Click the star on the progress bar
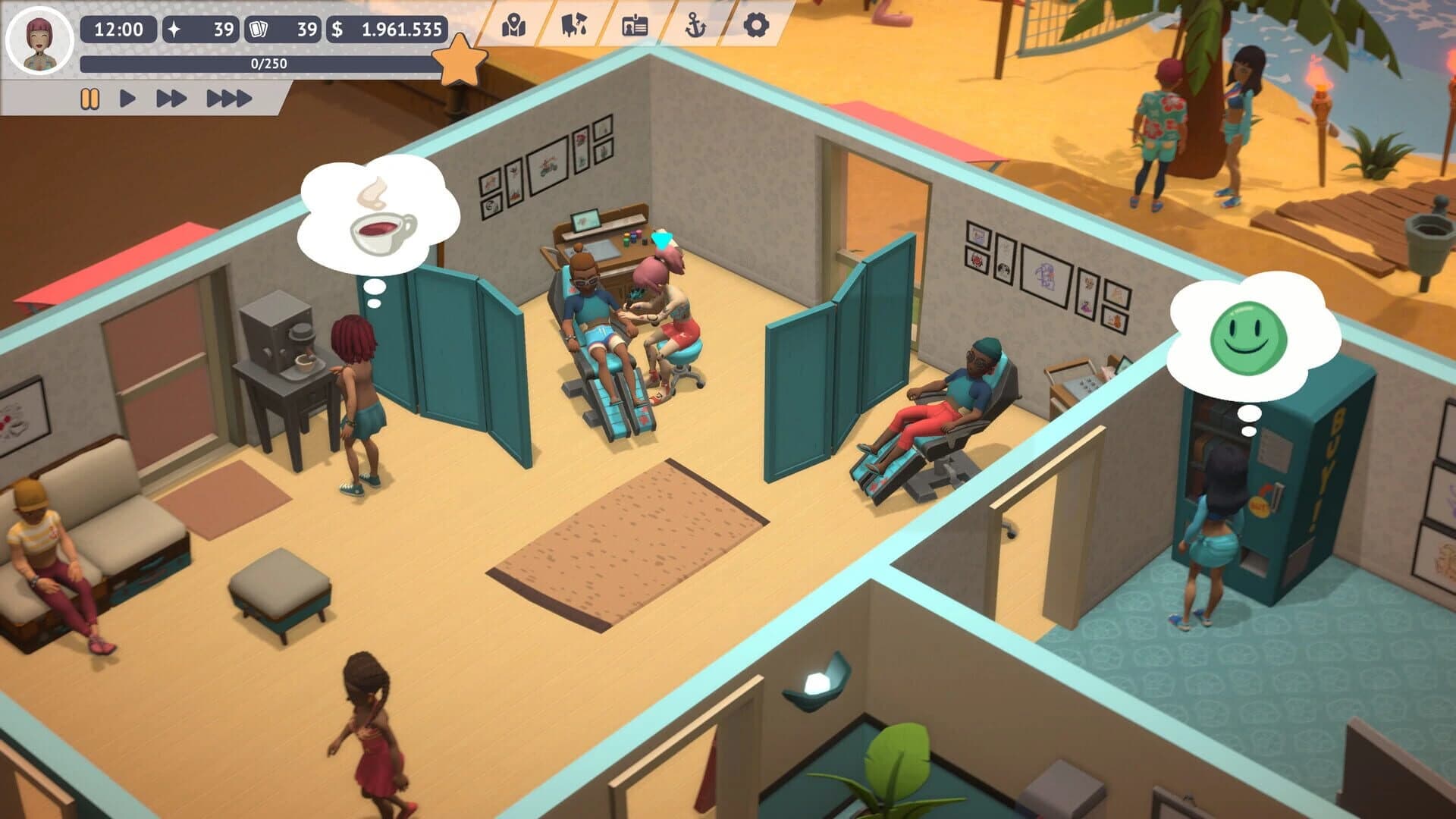 coord(459,57)
